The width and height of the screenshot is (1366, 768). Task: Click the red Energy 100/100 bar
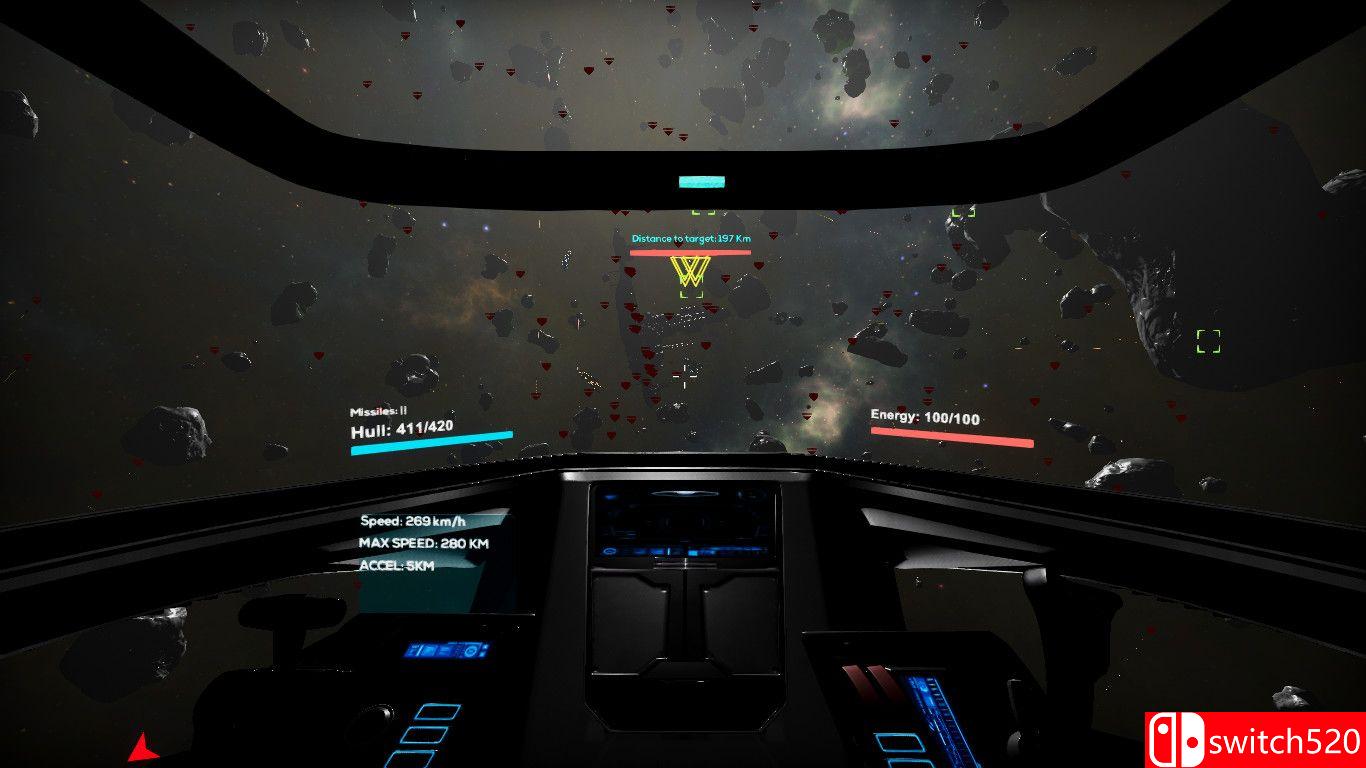pos(948,439)
